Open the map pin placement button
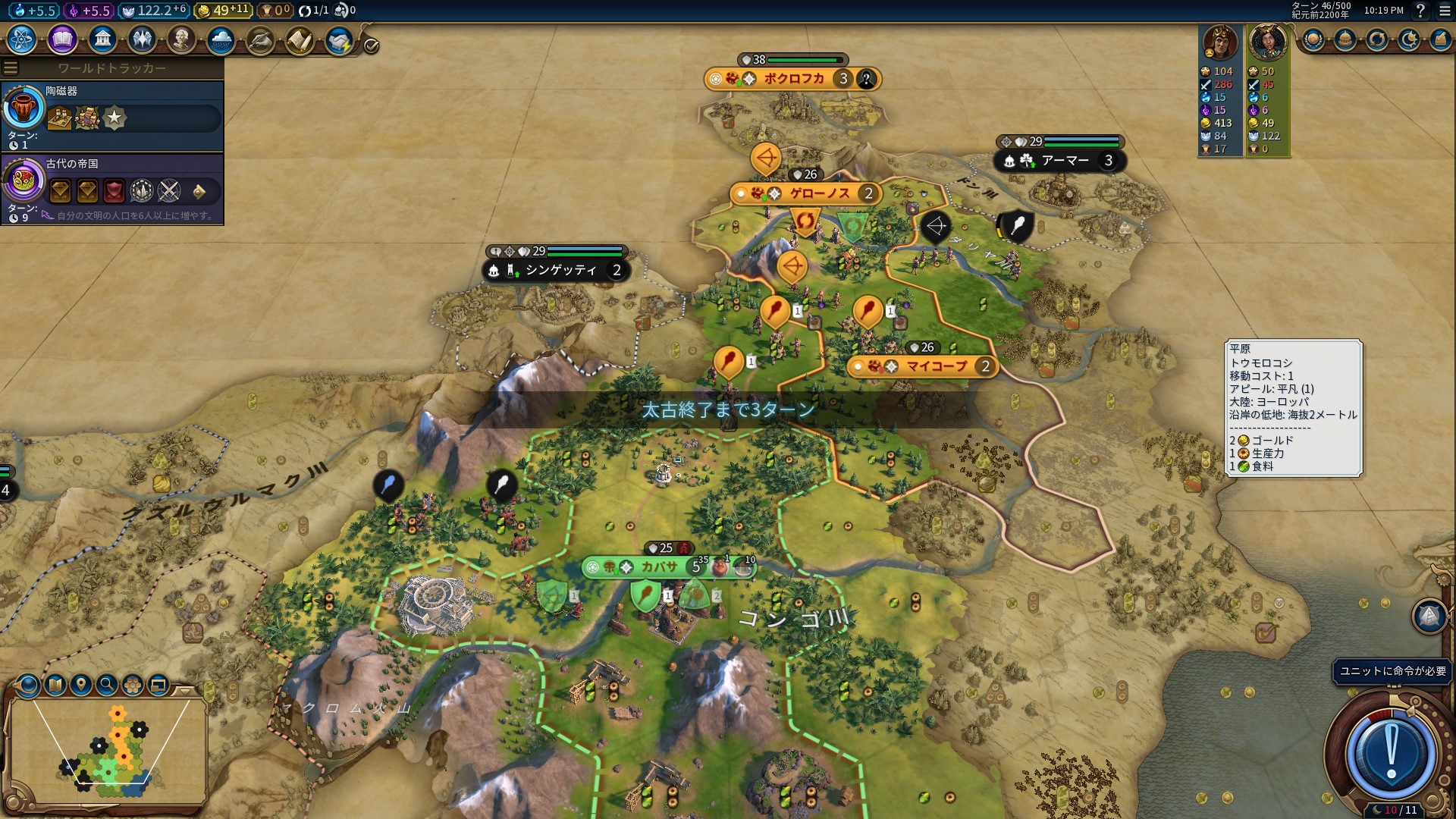The height and width of the screenshot is (819, 1456). pyautogui.click(x=80, y=685)
